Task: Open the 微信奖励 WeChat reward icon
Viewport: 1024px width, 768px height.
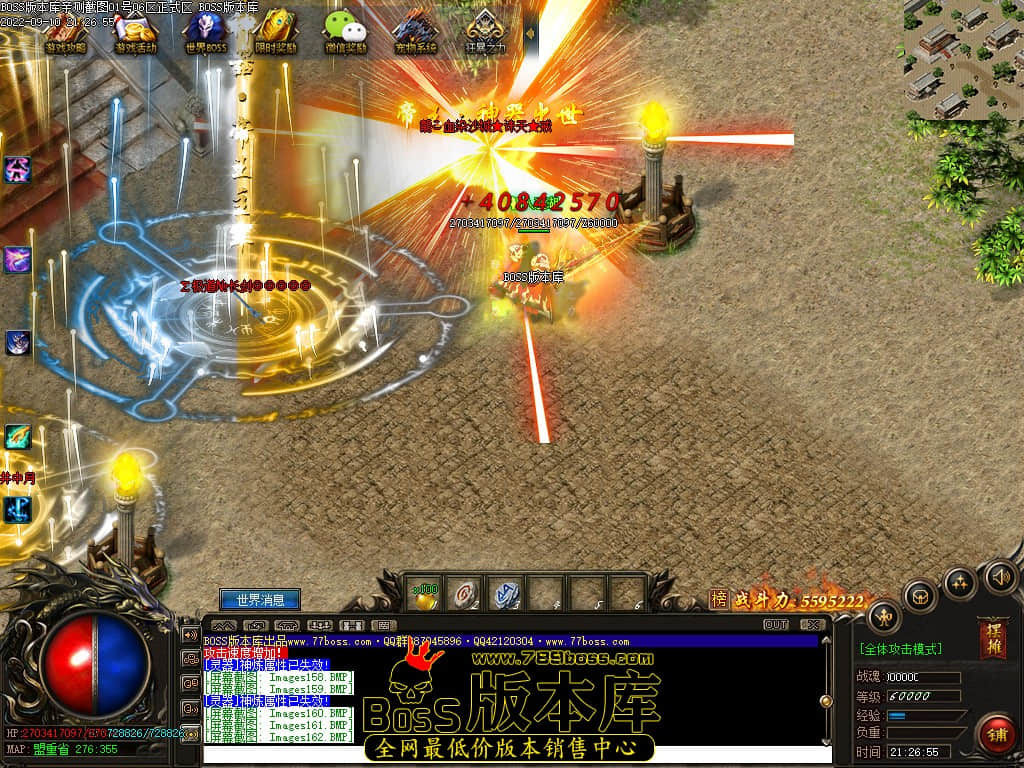Action: 346,32
